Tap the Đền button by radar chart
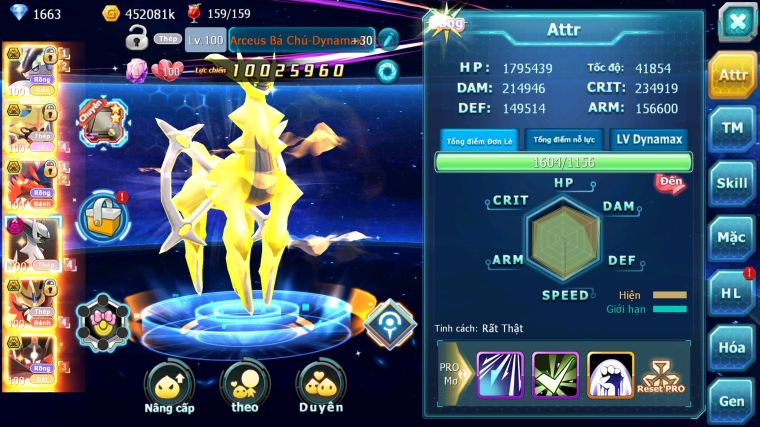Screen dimensions: 760x427 coord(670,183)
